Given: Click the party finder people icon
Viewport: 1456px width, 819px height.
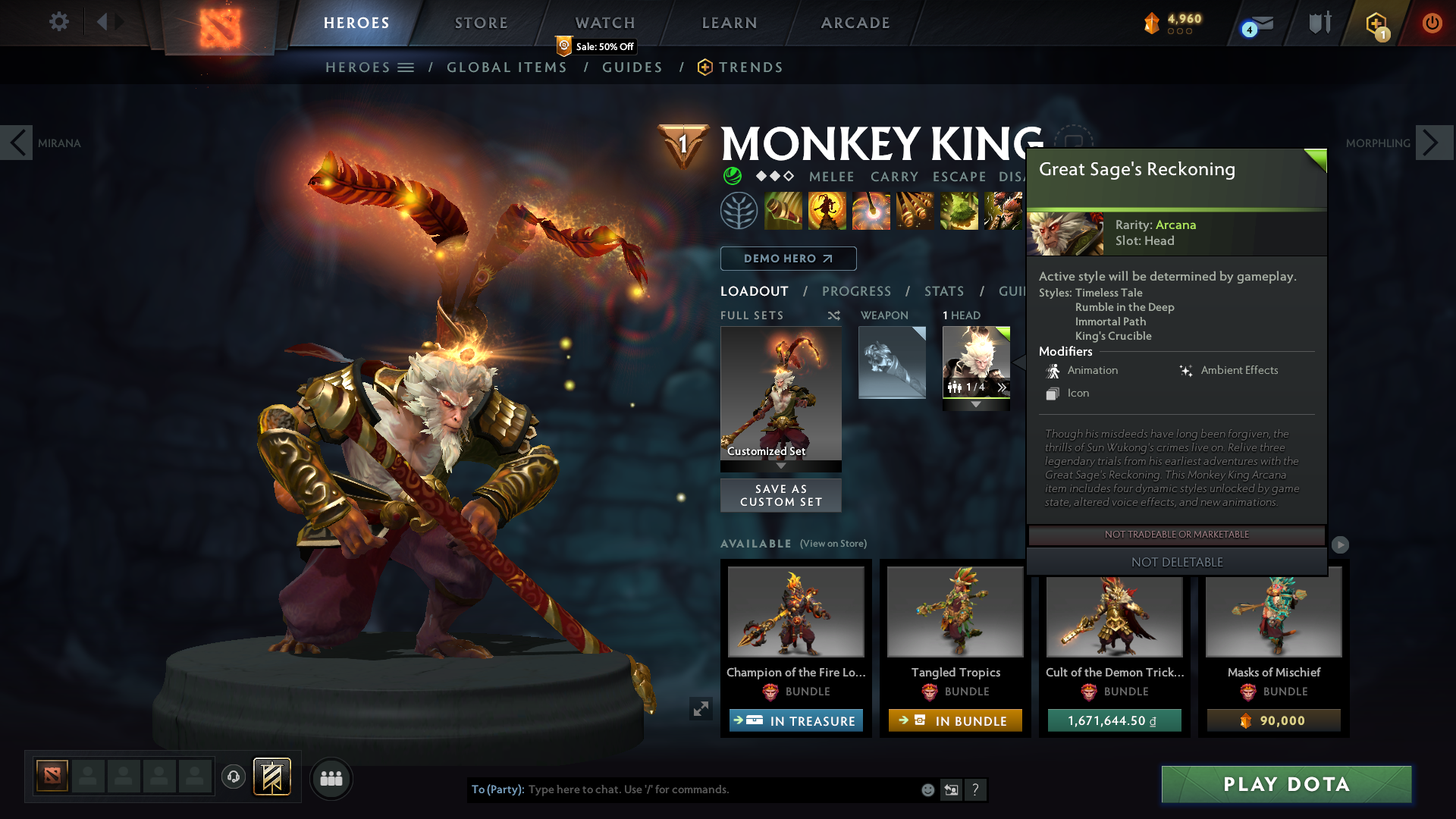Looking at the screenshot, I should coord(331,779).
